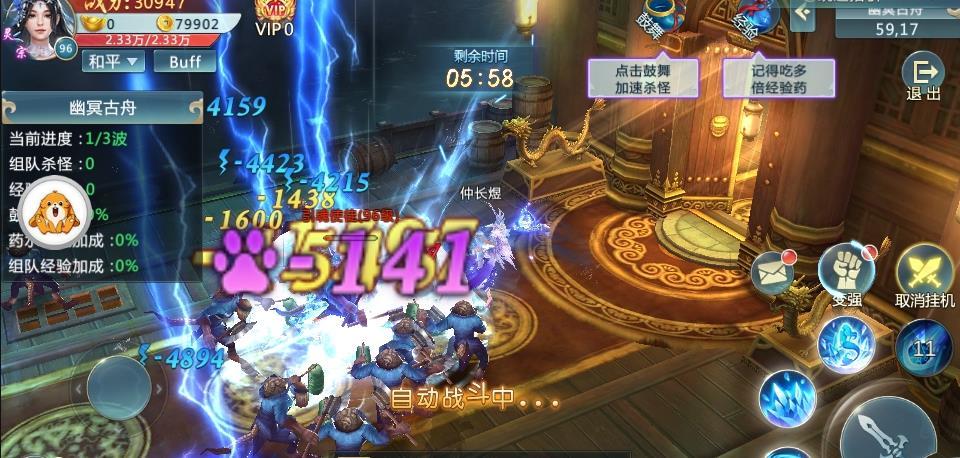This screenshot has height=458, width=960.
Task: Exit the dungeon with the 退出 button
Action: click(922, 76)
